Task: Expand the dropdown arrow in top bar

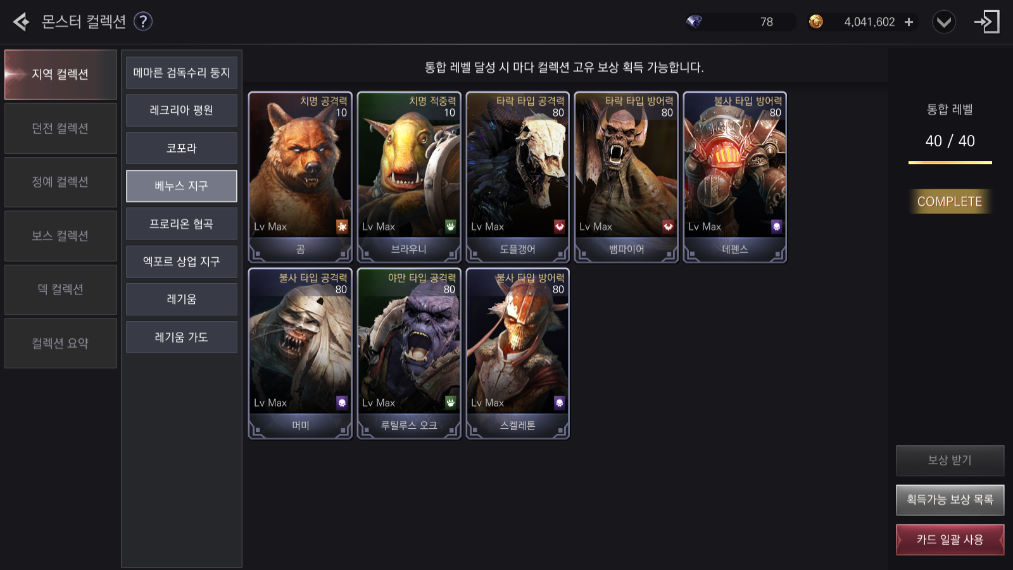Action: point(945,22)
